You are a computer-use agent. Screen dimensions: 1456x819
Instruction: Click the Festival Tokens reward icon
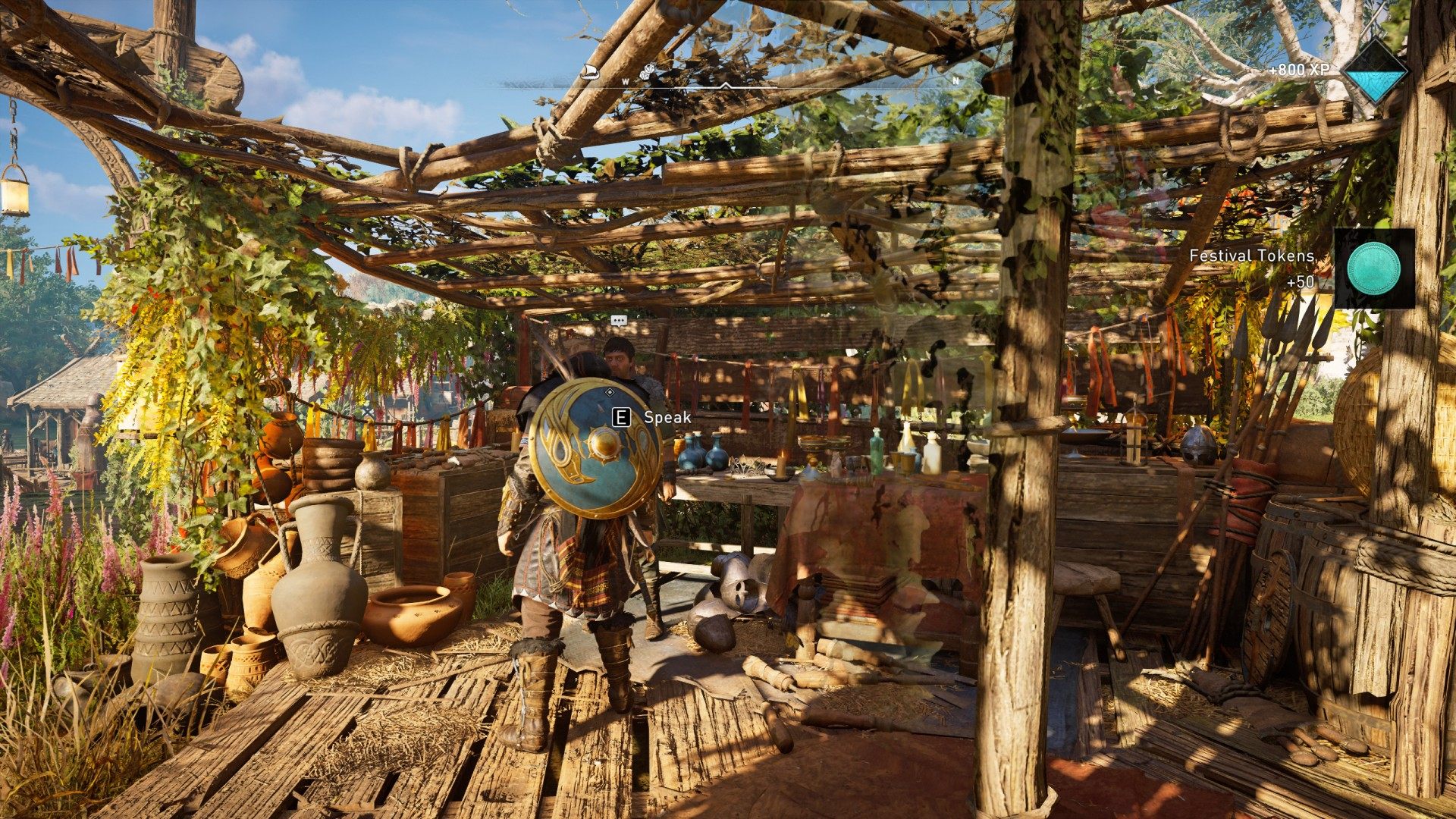point(1373,269)
